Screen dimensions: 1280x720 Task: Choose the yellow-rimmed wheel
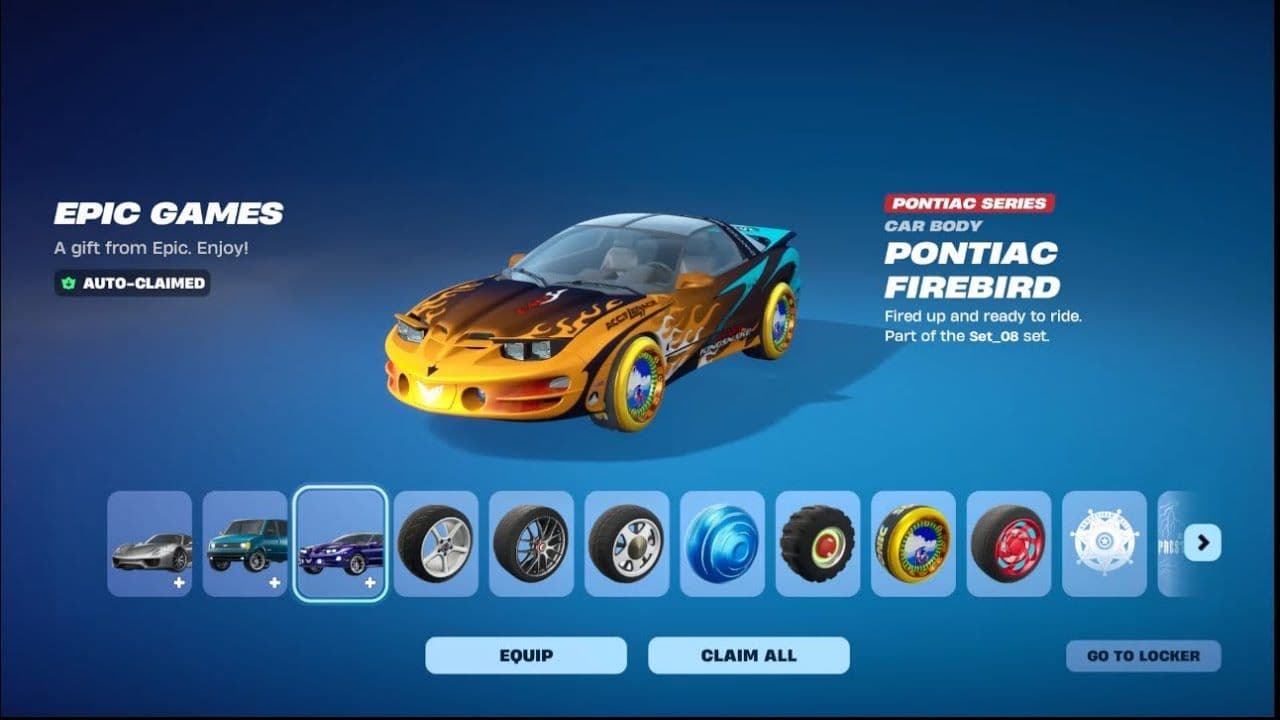[913, 544]
